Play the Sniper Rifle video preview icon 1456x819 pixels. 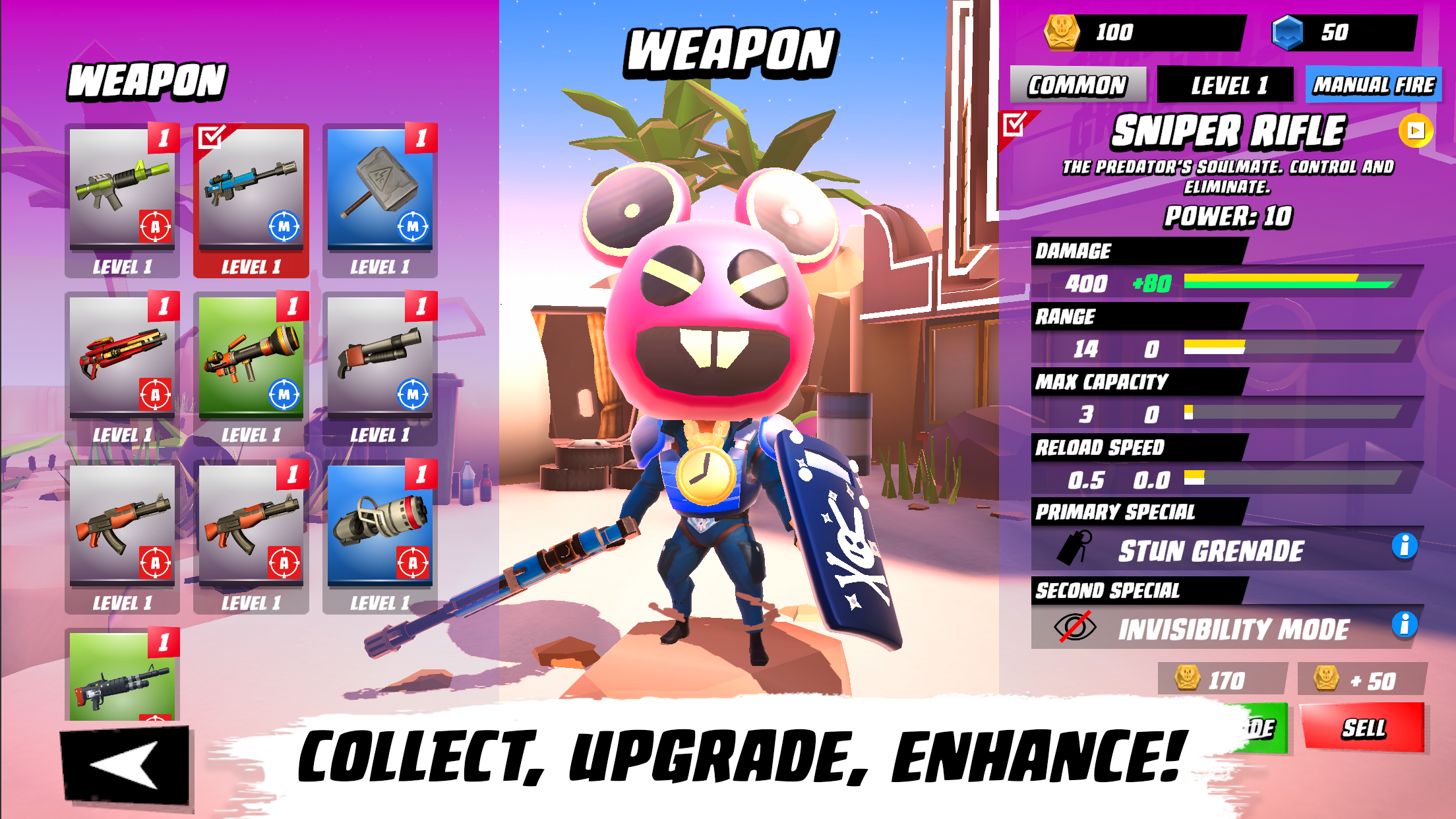coord(1415,131)
